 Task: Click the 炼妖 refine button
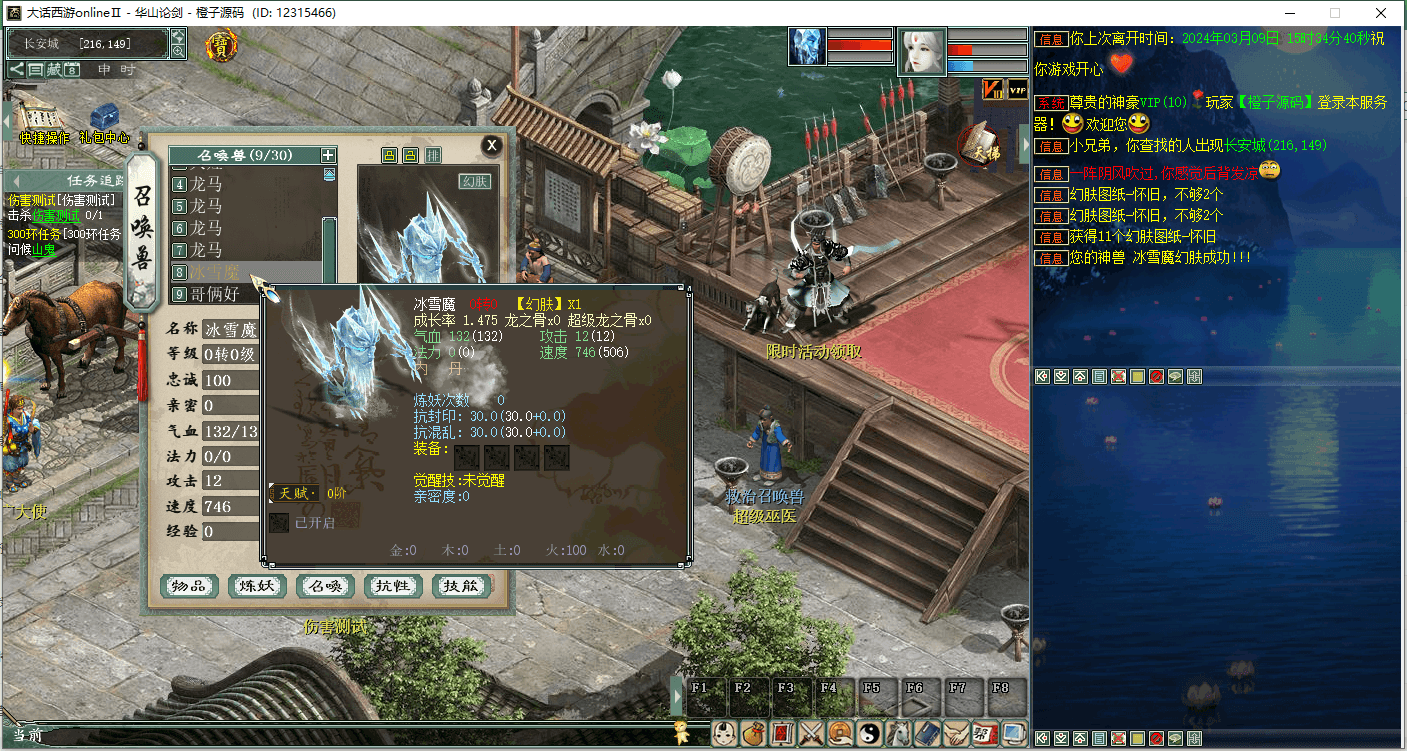pos(257,587)
